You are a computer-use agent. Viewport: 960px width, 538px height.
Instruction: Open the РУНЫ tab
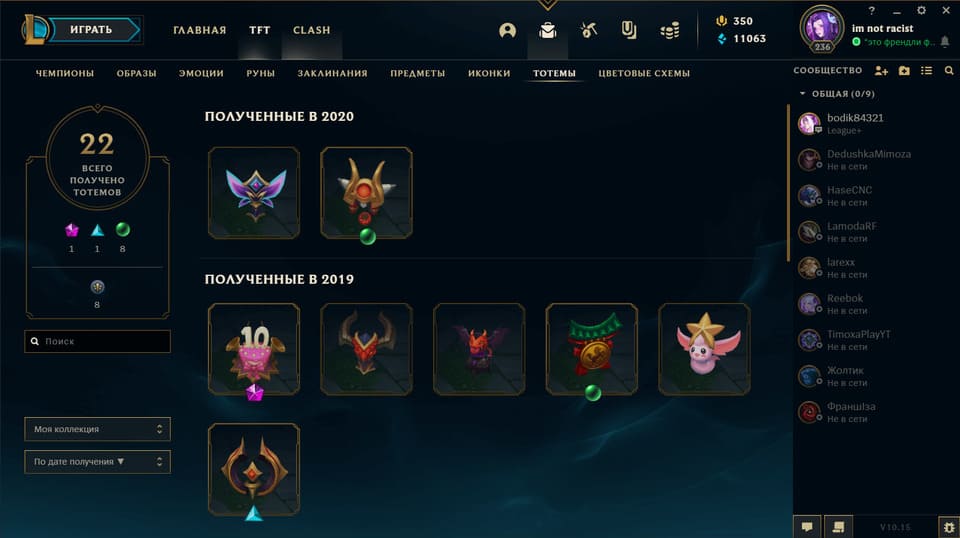point(261,73)
